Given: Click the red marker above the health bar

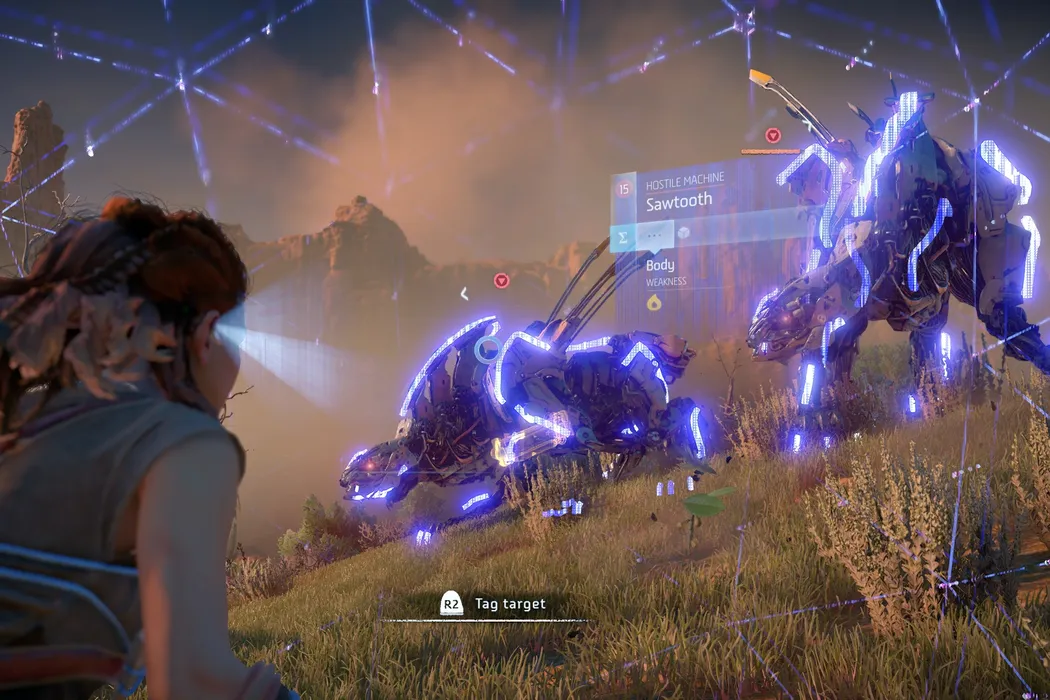Looking at the screenshot, I should (771, 135).
